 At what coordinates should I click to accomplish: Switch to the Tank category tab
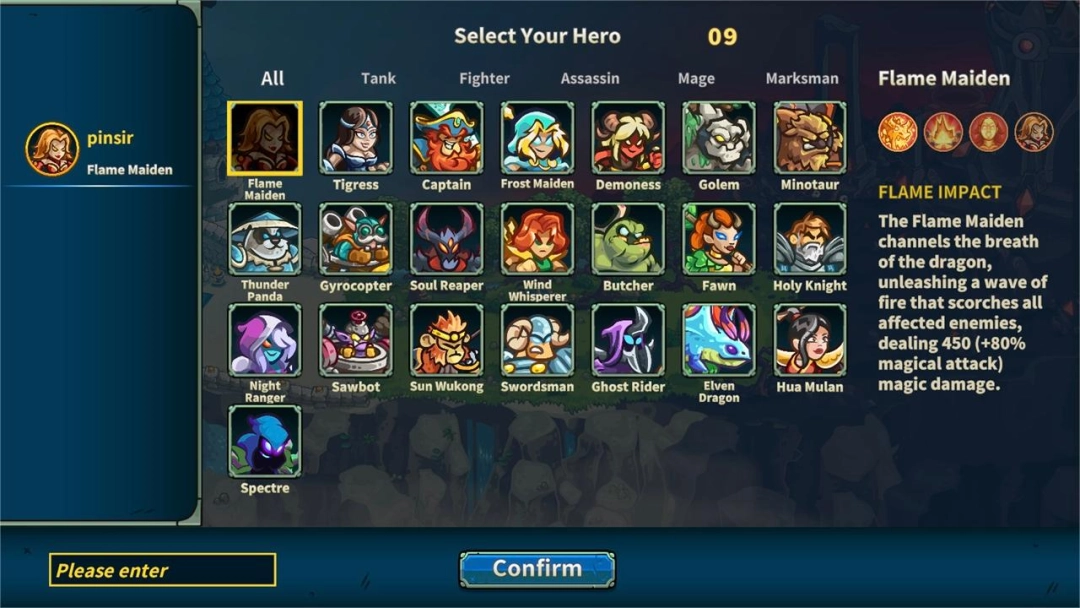(x=379, y=78)
